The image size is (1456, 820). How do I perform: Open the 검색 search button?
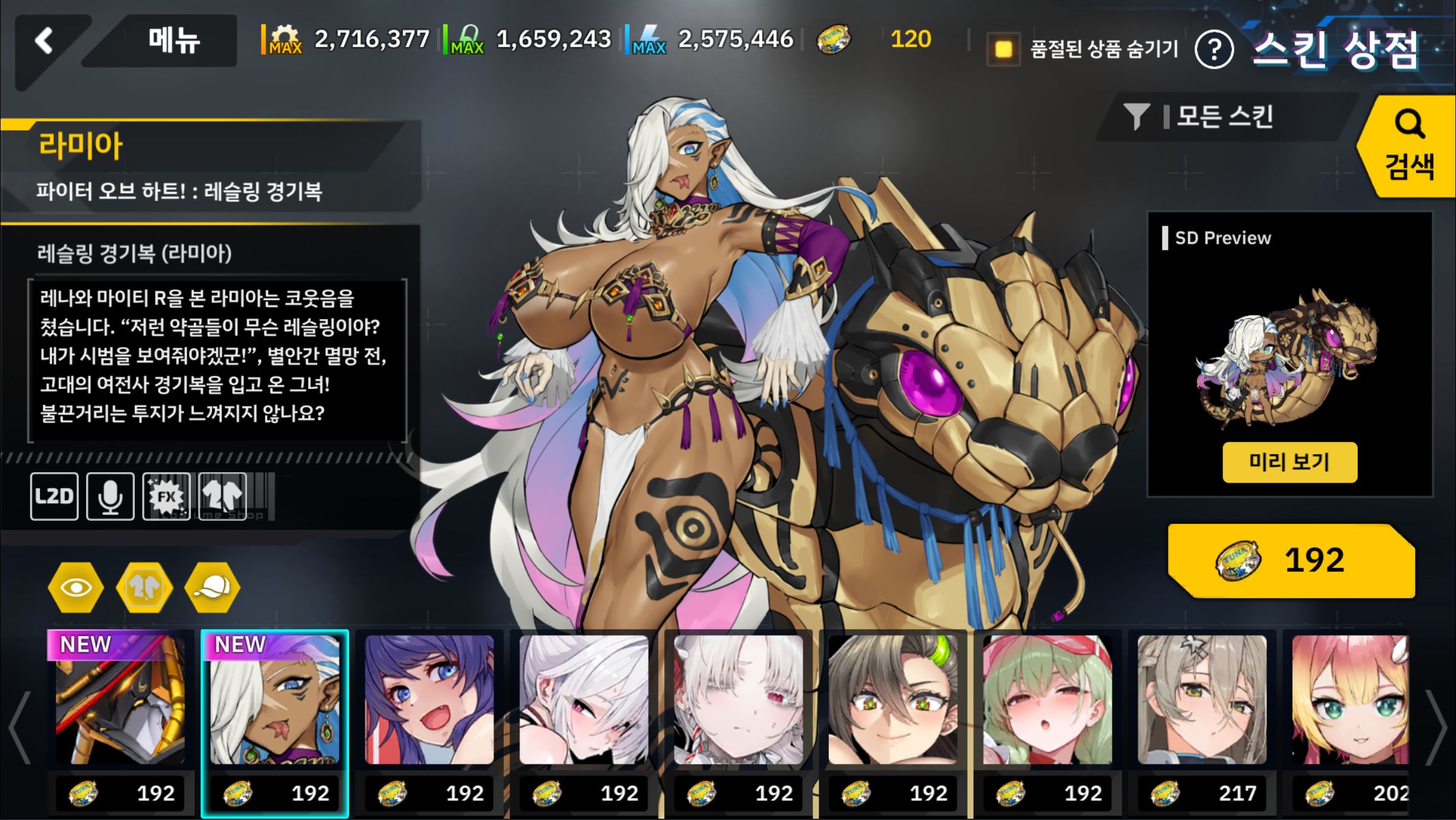(1409, 146)
